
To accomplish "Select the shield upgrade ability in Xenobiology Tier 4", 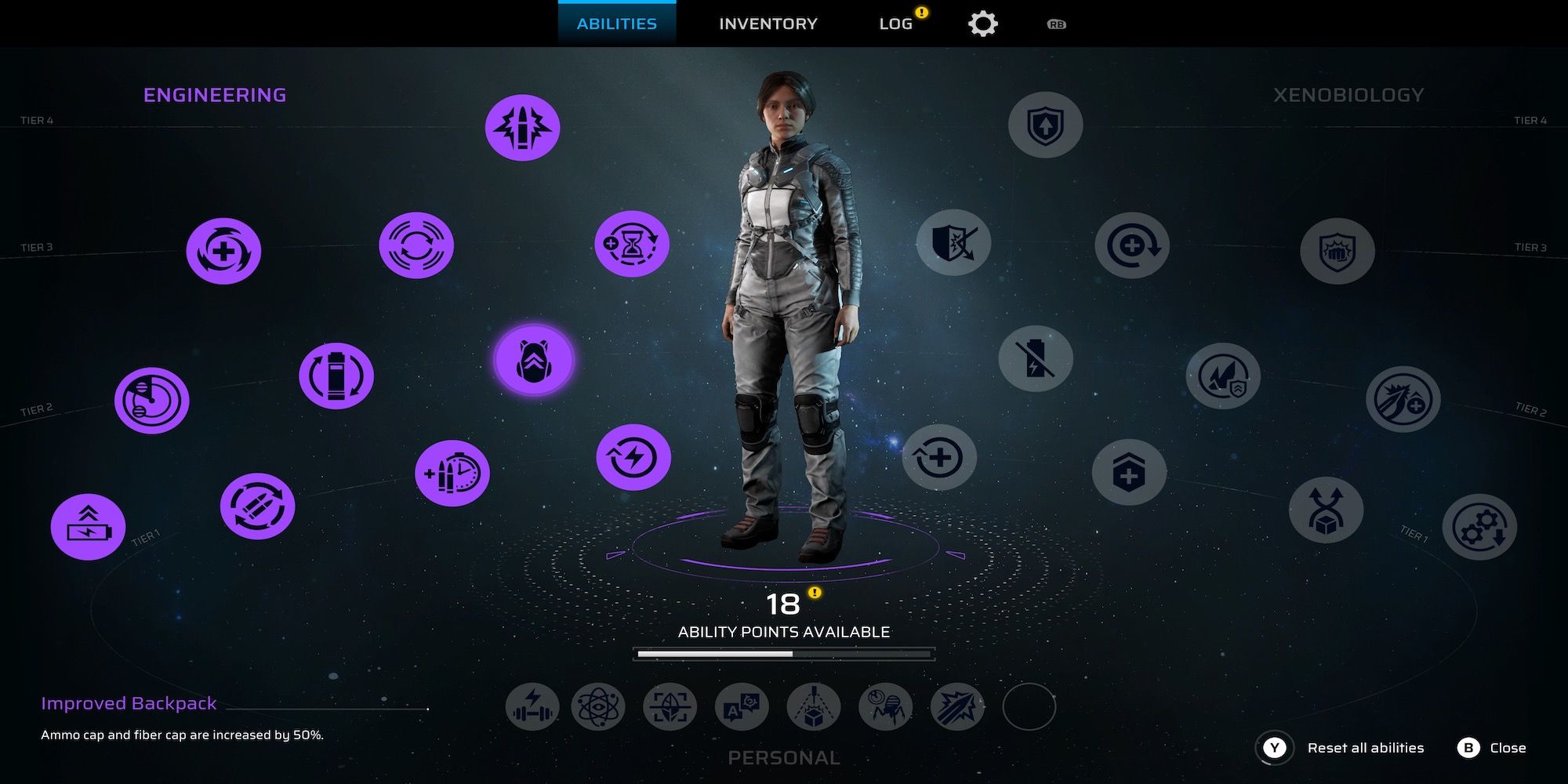I will (x=1046, y=124).
